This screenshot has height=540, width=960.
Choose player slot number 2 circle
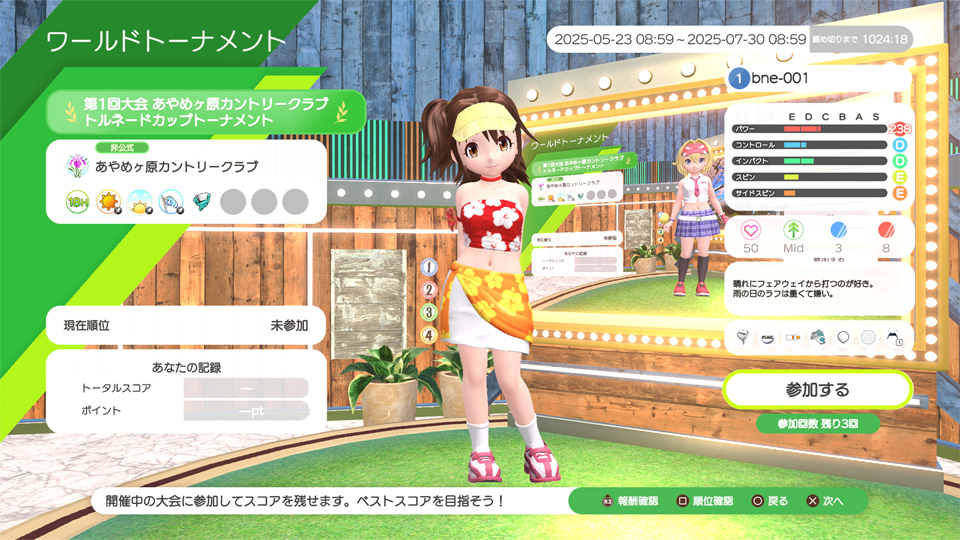(x=429, y=290)
